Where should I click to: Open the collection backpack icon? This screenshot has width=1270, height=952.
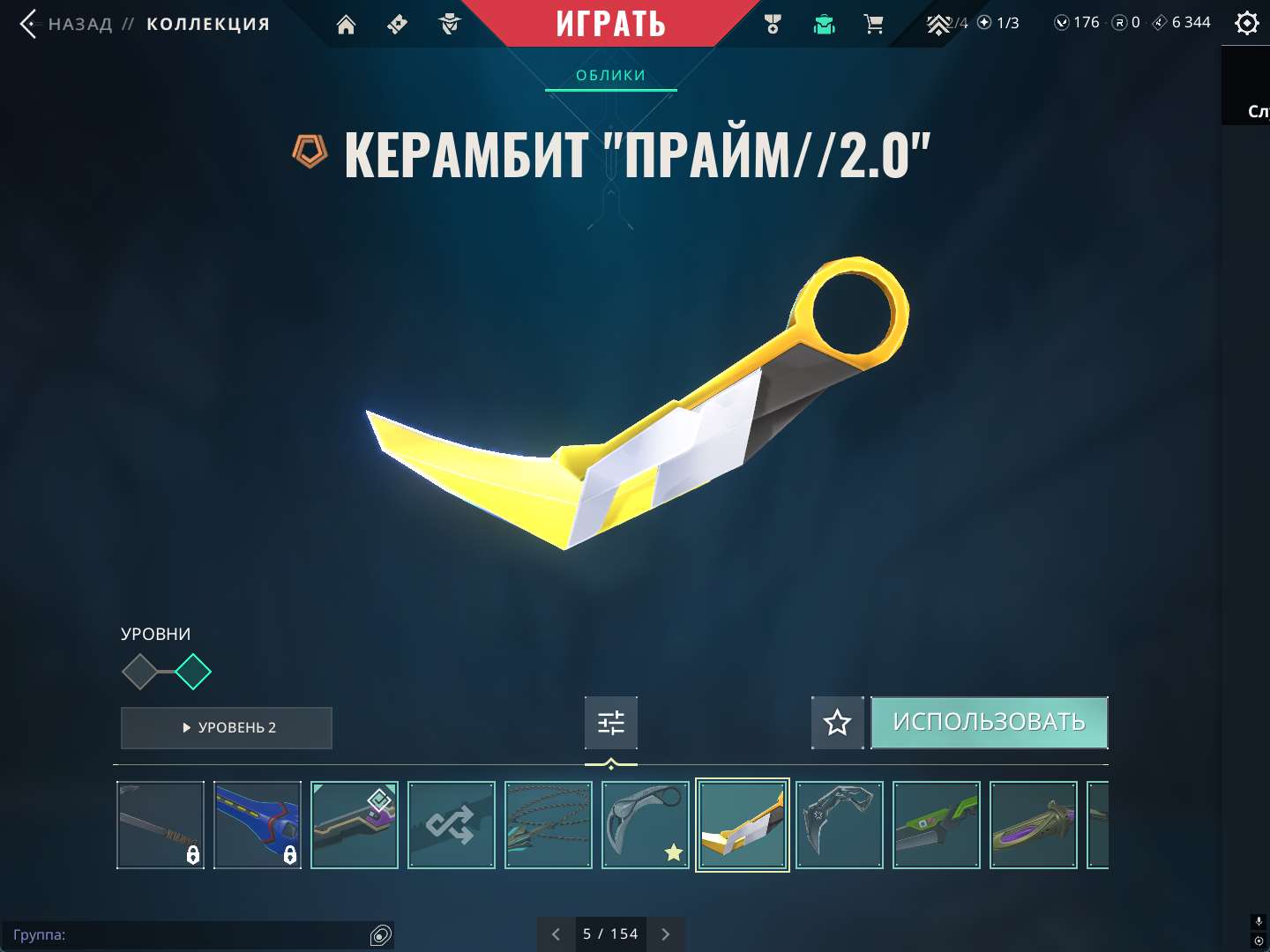[x=823, y=24]
